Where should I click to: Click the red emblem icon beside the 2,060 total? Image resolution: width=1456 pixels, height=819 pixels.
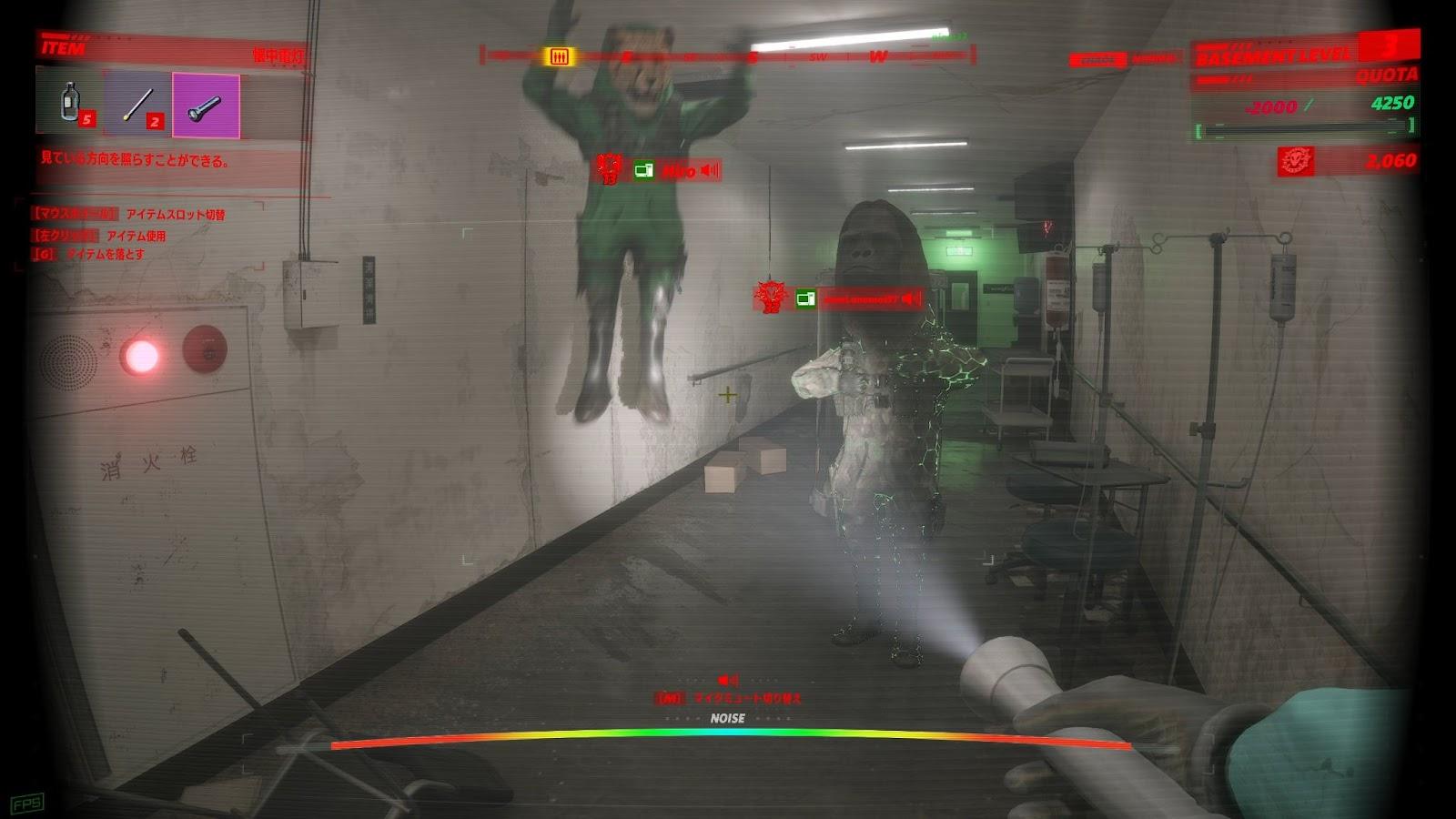click(x=1296, y=161)
